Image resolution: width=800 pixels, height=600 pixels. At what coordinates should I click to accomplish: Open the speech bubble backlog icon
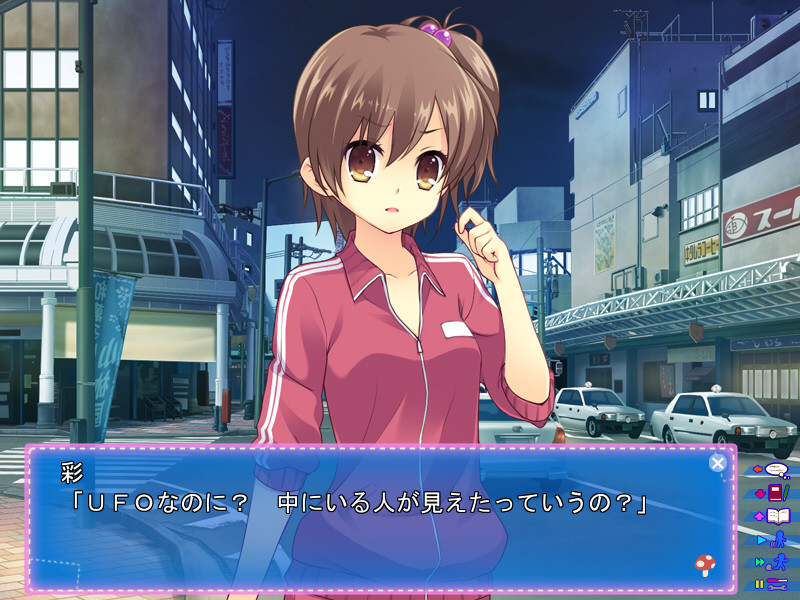[x=775, y=469]
